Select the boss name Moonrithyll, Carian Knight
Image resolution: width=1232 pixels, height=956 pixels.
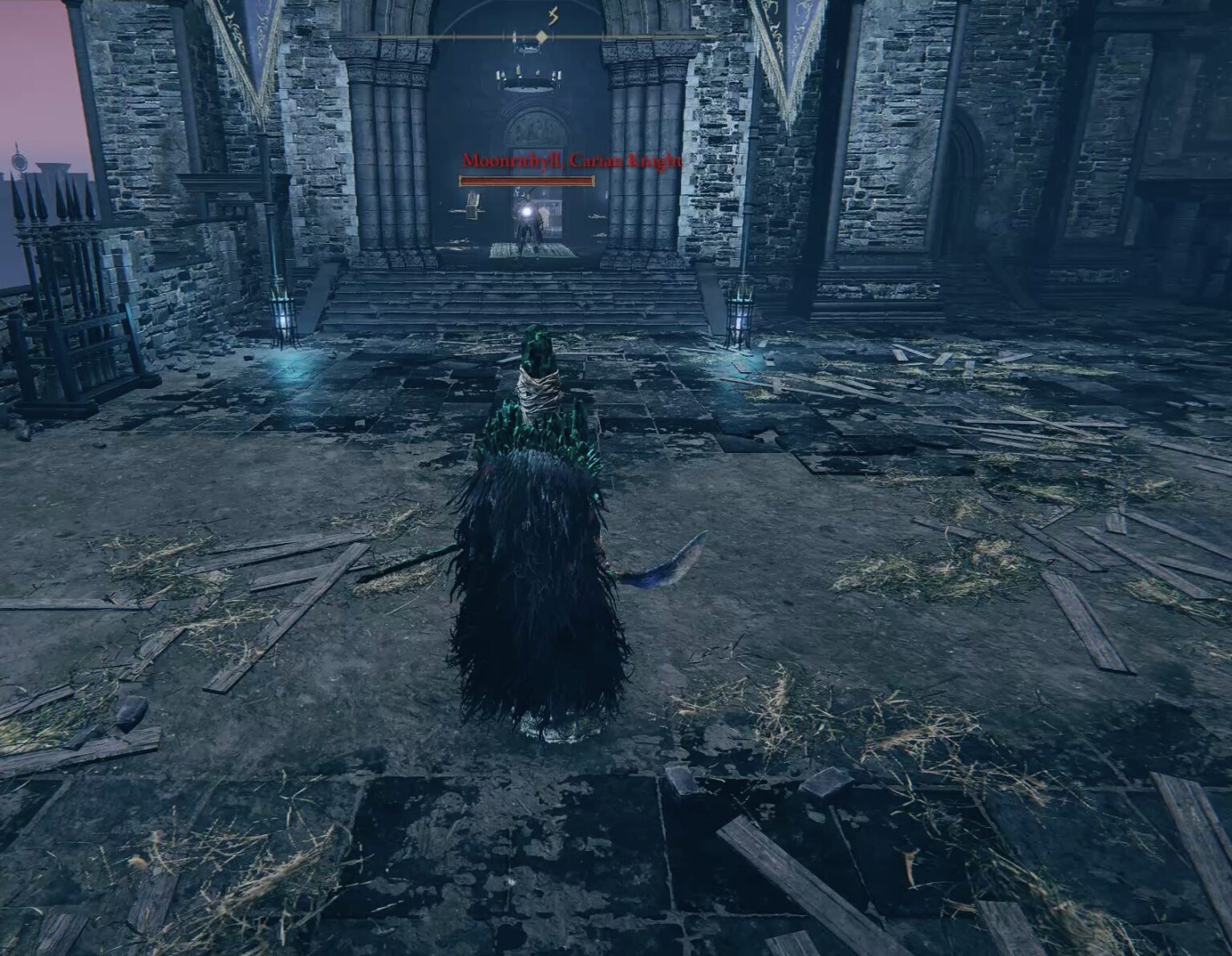click(x=569, y=160)
